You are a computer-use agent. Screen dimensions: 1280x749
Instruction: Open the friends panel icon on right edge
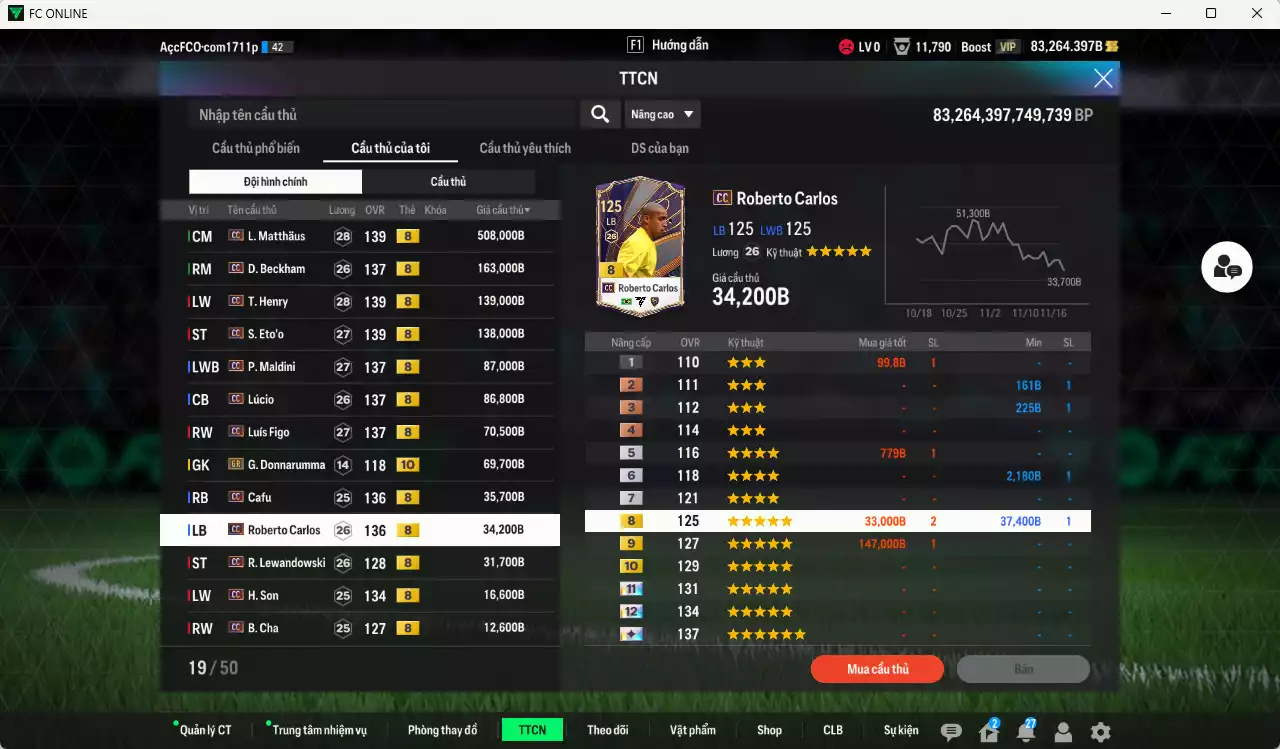pos(1226,268)
